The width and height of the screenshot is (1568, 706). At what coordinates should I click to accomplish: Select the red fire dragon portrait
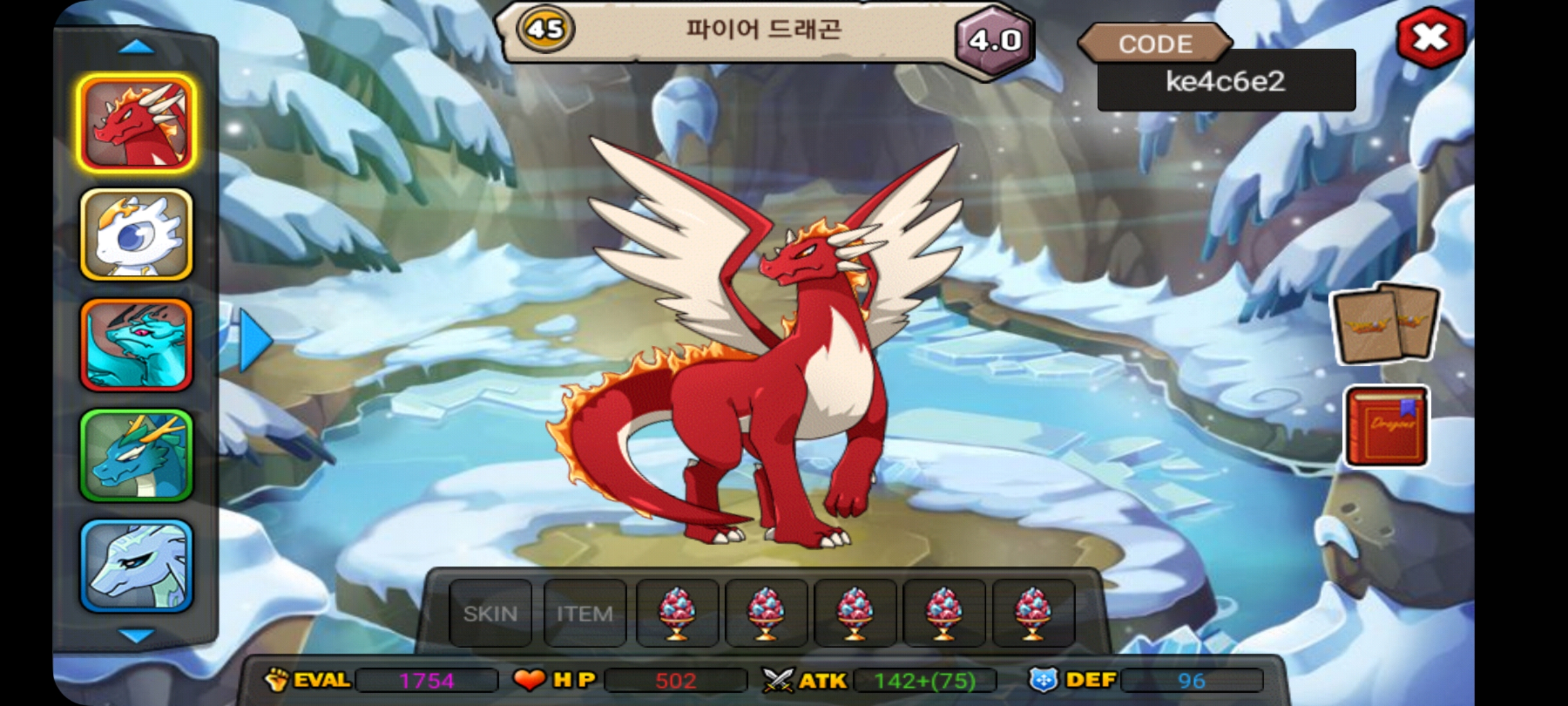pos(137,124)
